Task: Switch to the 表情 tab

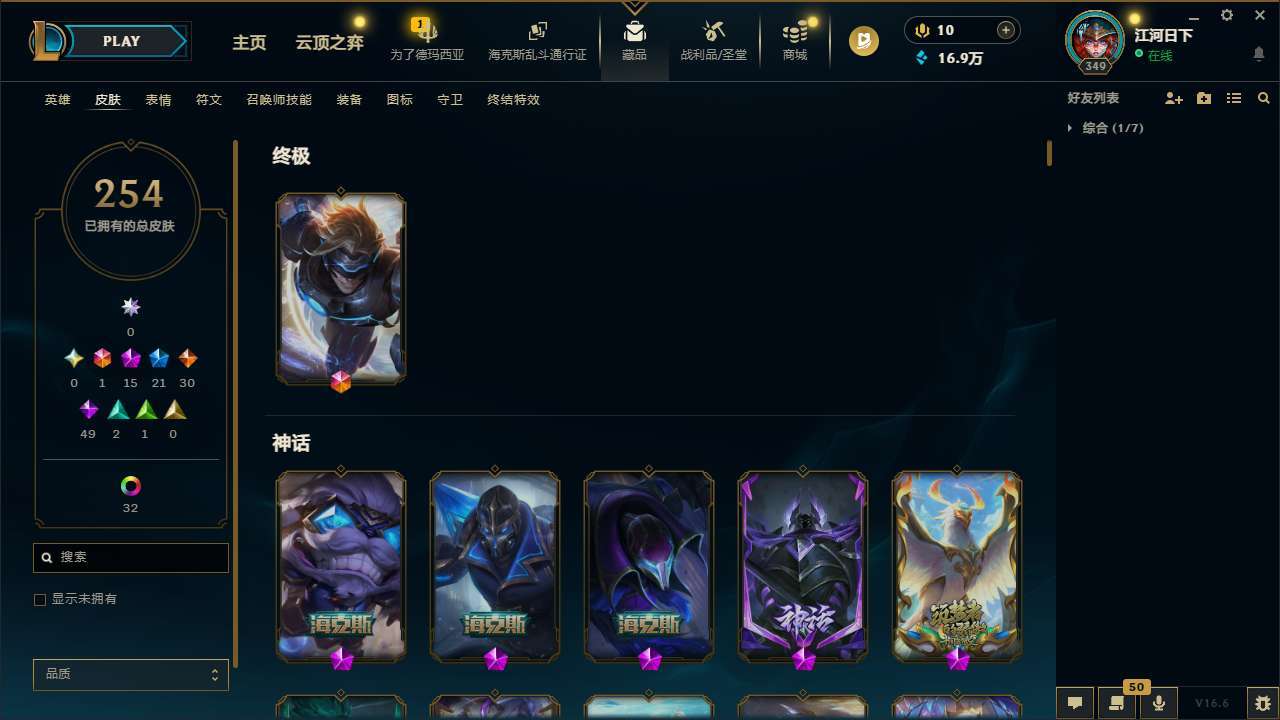Action: [x=157, y=99]
